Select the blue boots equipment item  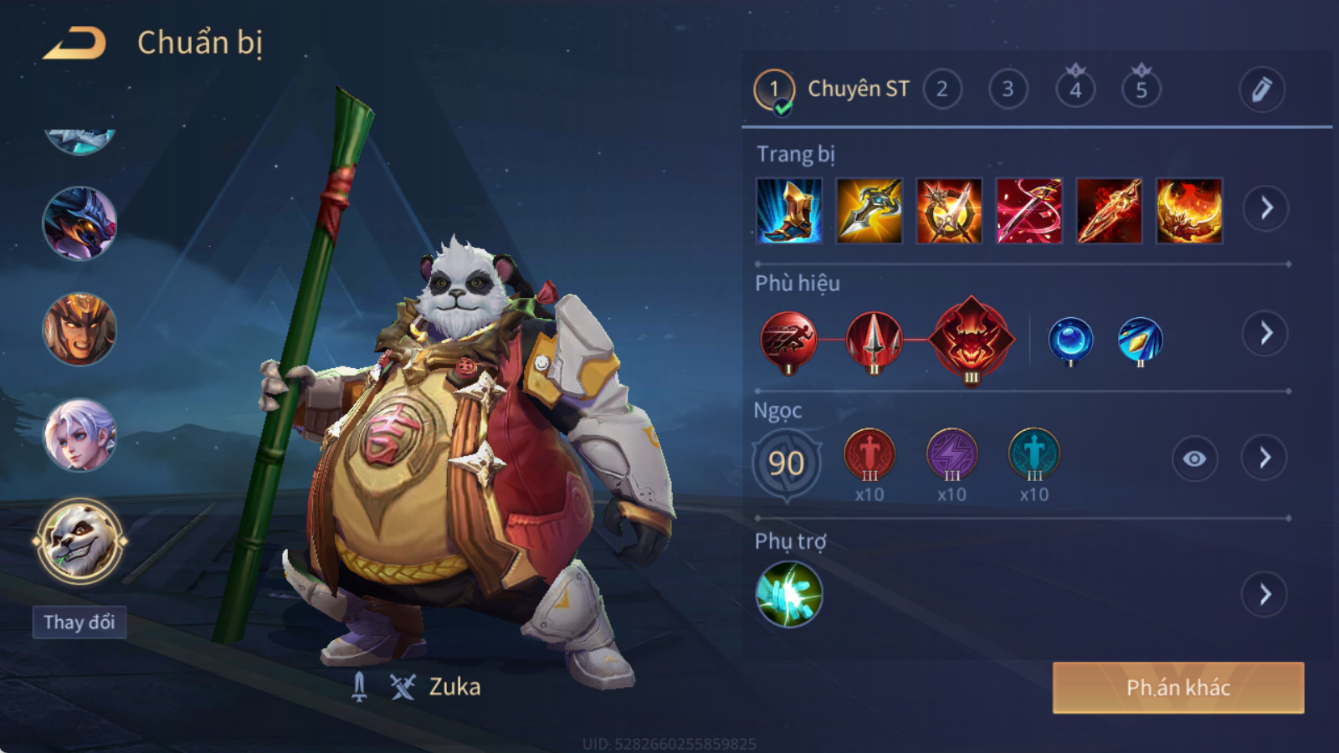(x=789, y=211)
